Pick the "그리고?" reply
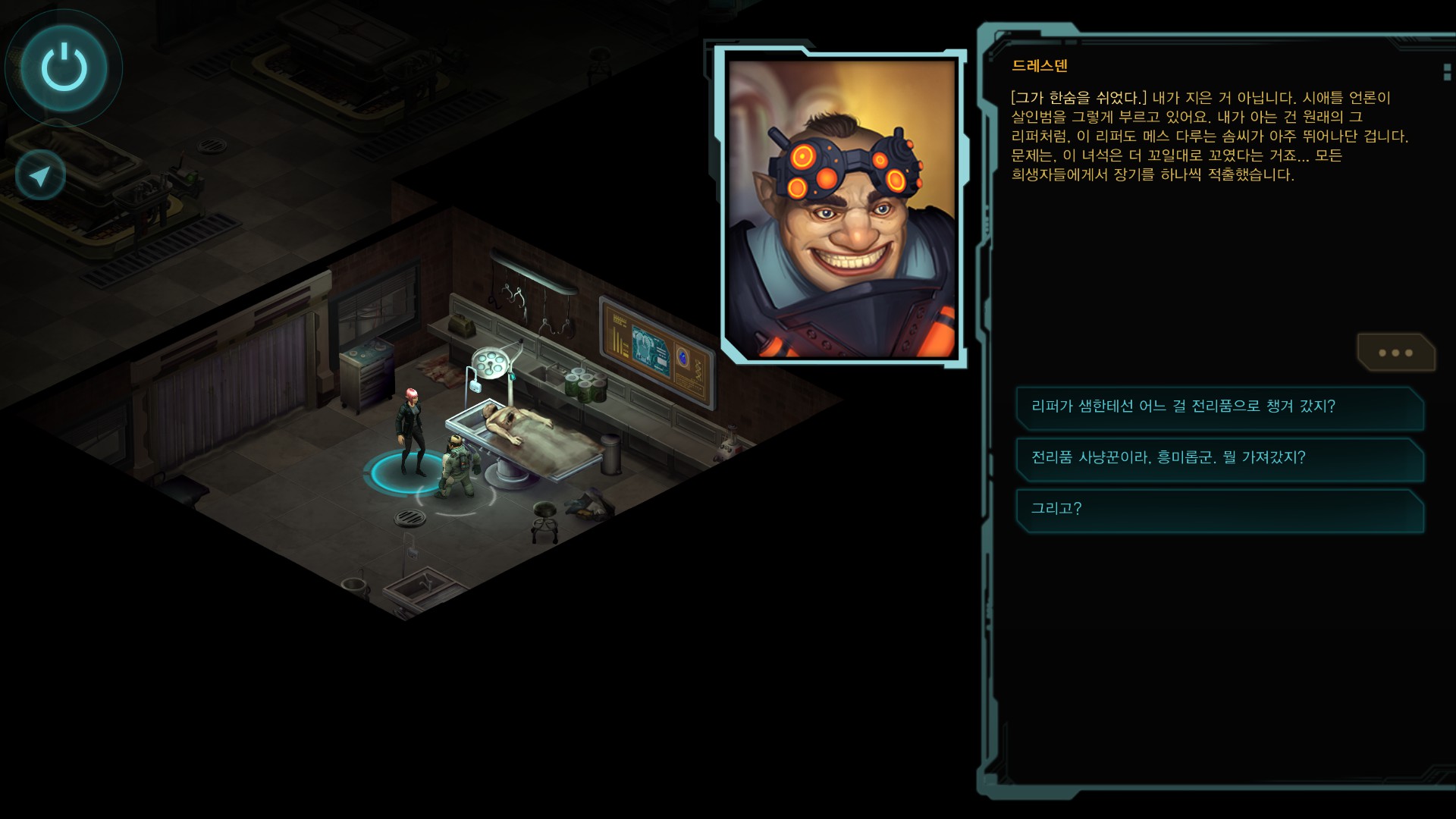 (x=1219, y=509)
